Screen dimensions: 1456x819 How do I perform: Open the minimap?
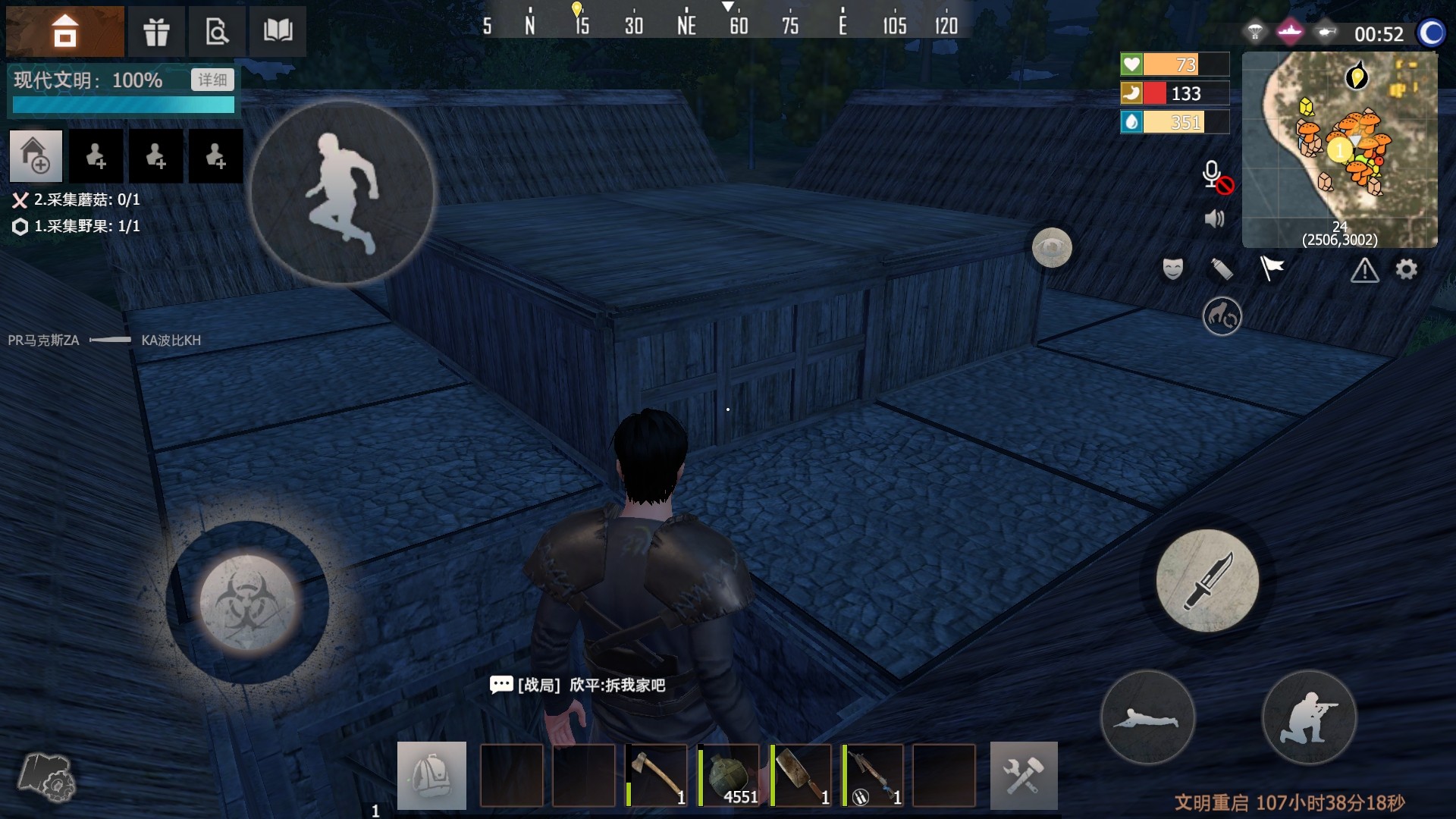(x=1339, y=149)
